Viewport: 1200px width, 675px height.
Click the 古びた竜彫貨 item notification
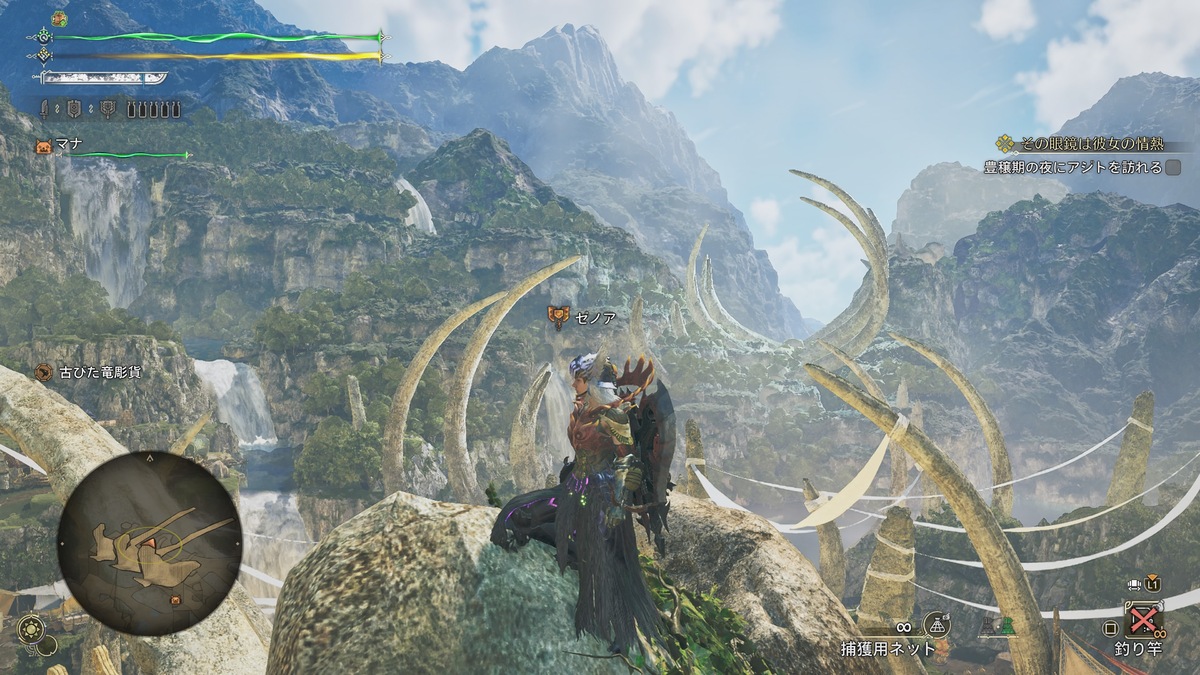(x=87, y=372)
